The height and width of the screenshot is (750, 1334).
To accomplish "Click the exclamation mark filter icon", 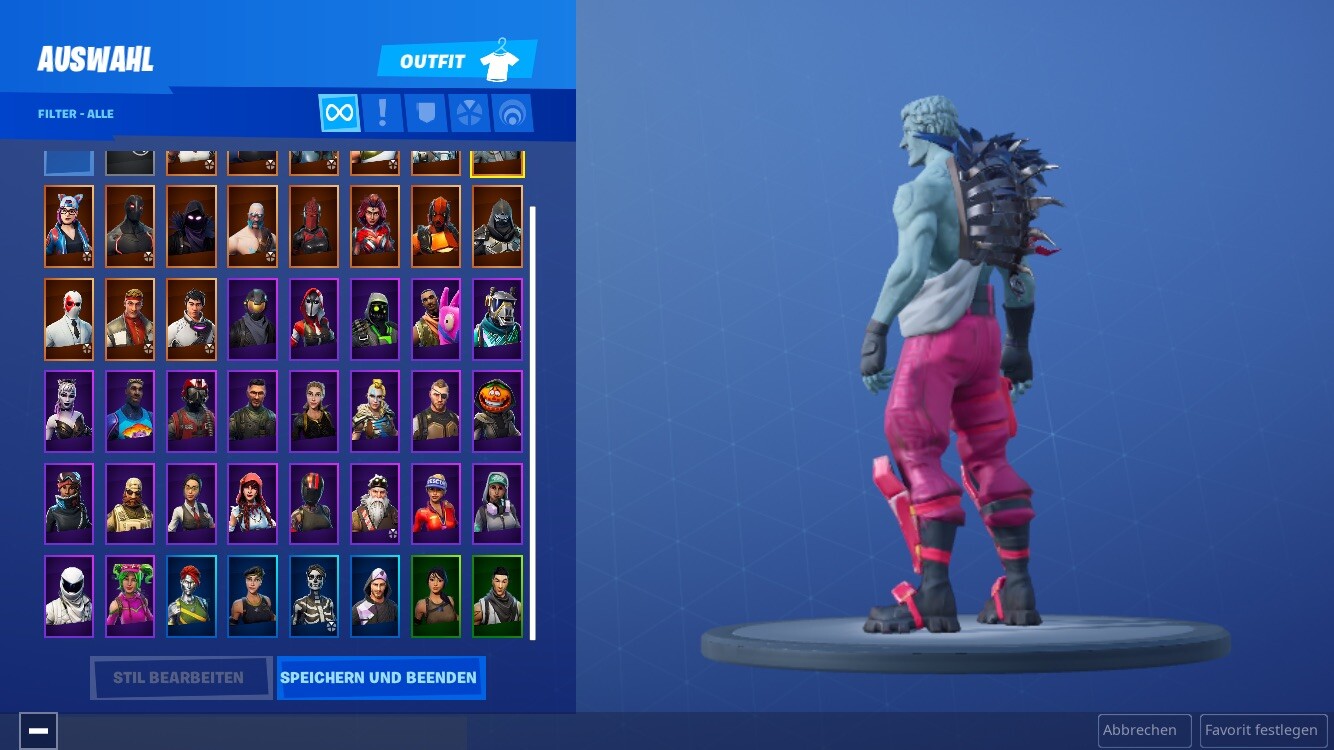I will tap(383, 112).
